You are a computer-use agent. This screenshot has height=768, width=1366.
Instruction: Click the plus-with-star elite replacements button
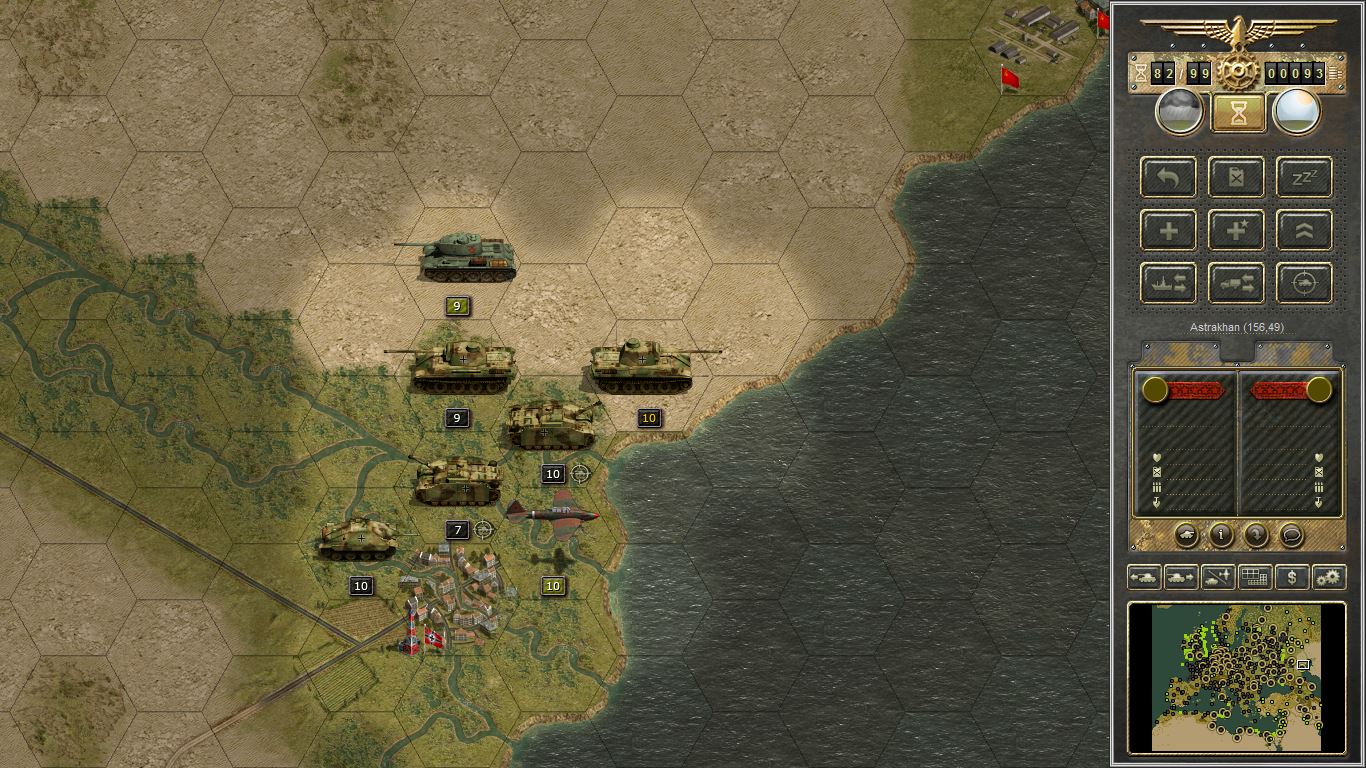pyautogui.click(x=1236, y=230)
